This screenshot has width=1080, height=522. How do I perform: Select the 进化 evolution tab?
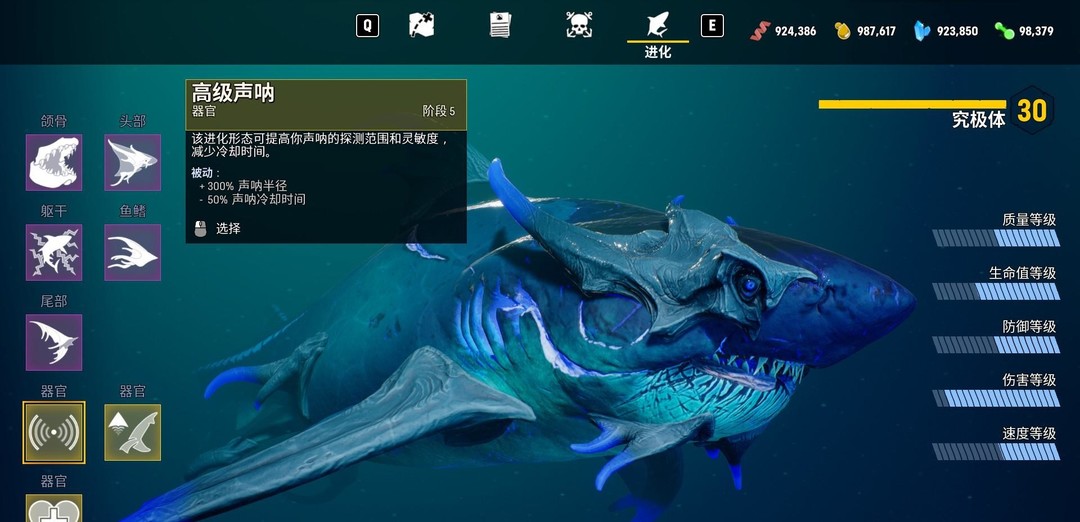657,30
